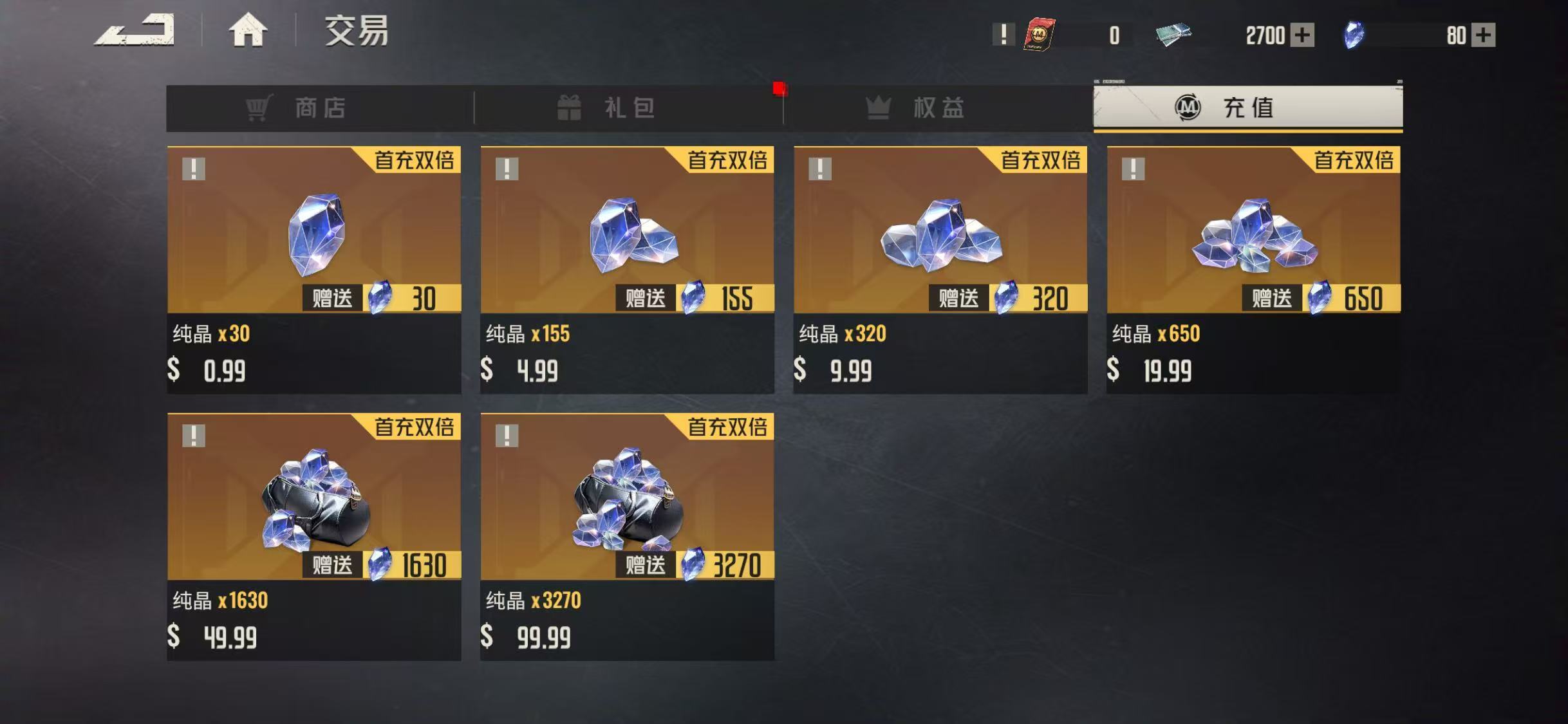Purchase the 纯晶 x3270 pack for $99.99
Screen dimensions: 1568x724
(x=627, y=536)
